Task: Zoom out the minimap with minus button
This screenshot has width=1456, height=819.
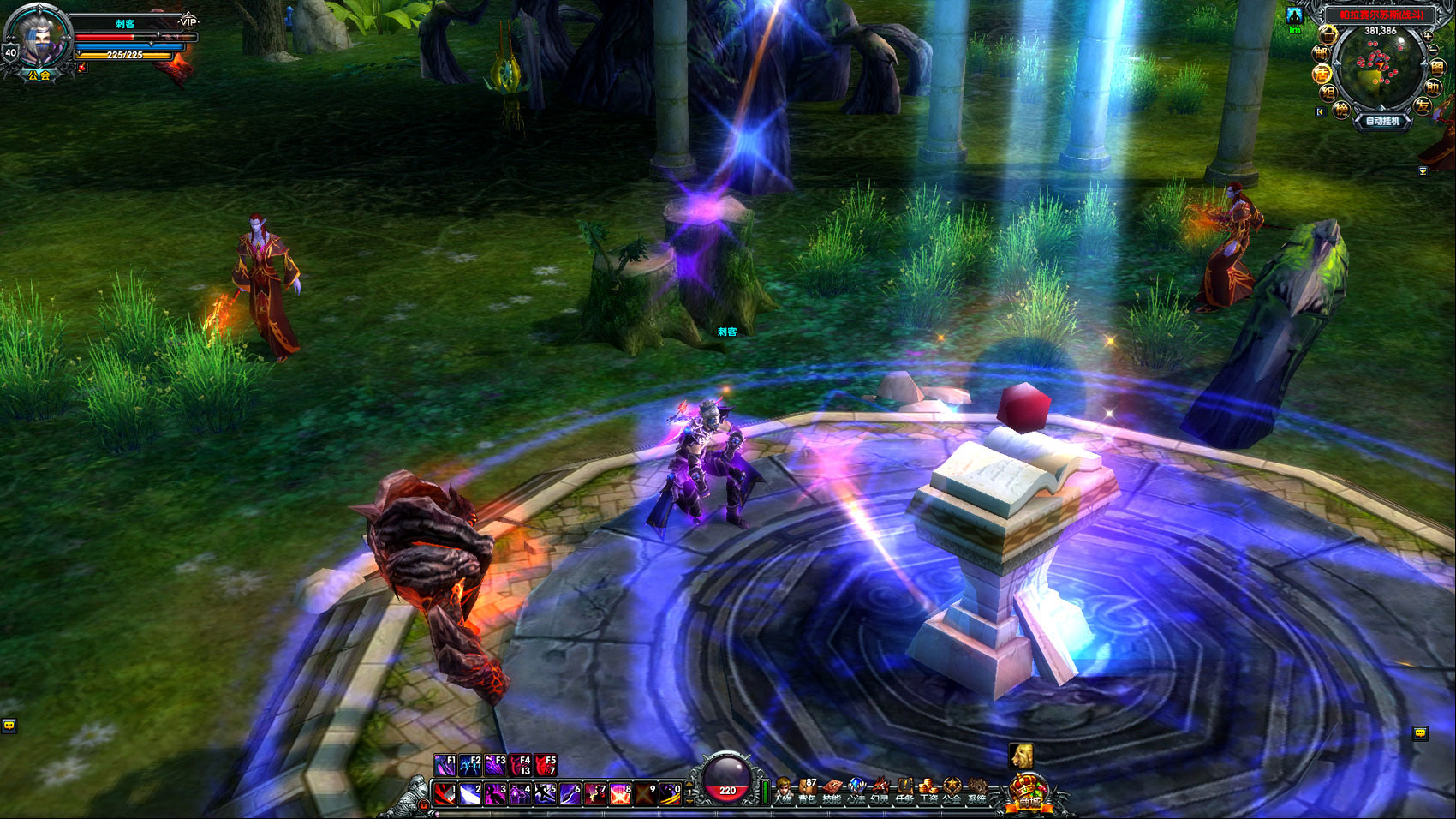Action: (1433, 51)
